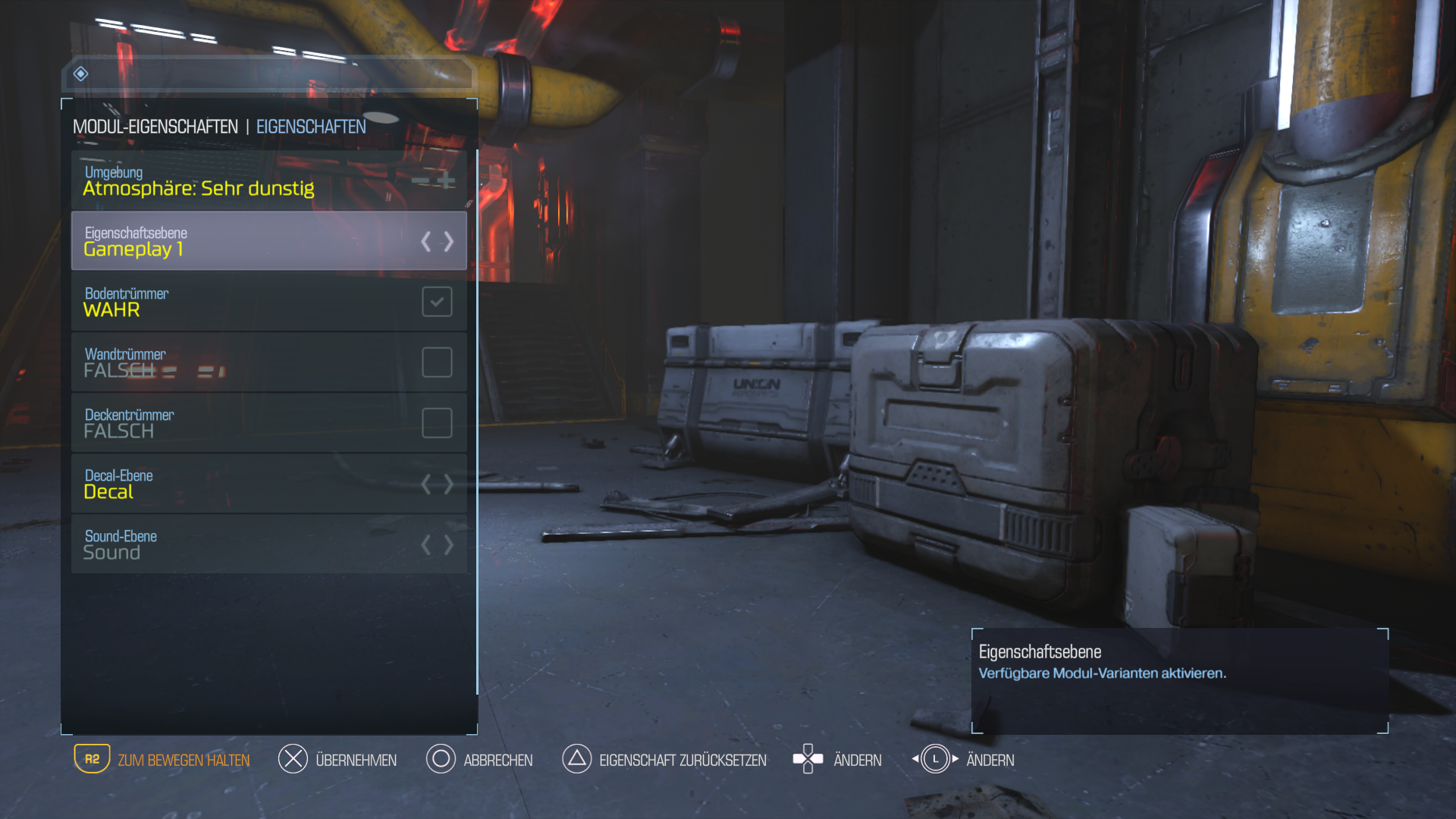Step Sound-Ebene forward with right arrow
The width and height of the screenshot is (1456, 819).
tap(449, 544)
